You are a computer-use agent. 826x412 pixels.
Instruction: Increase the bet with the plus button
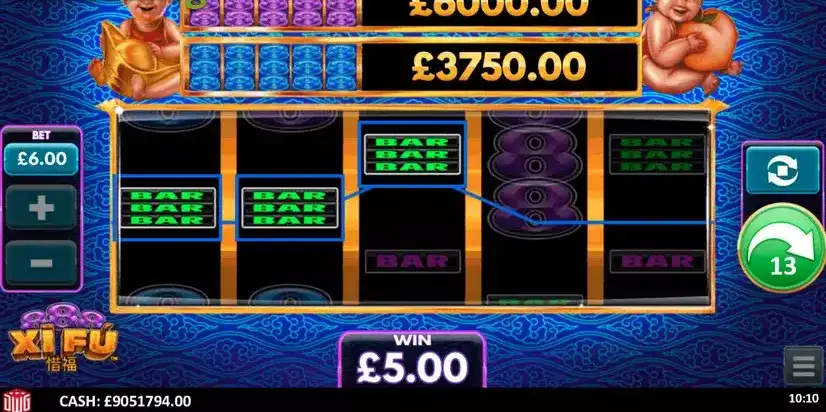pos(41,209)
